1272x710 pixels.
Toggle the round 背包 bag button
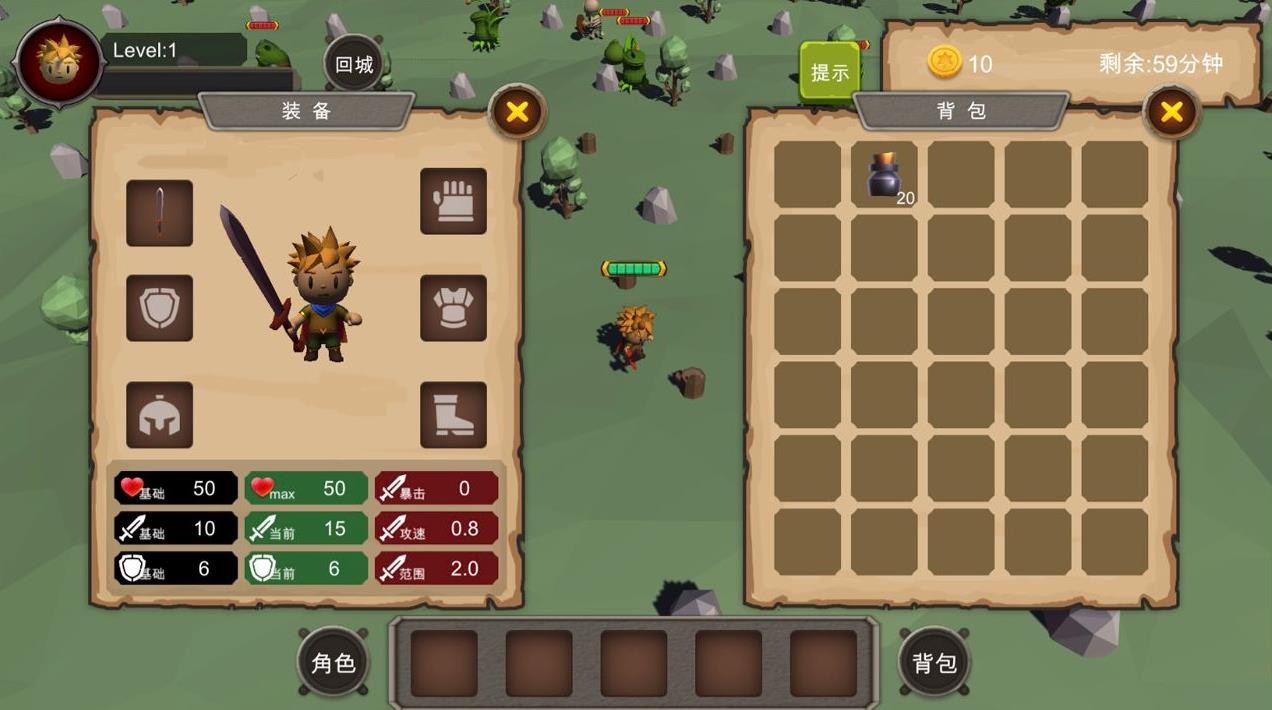pyautogui.click(x=934, y=662)
